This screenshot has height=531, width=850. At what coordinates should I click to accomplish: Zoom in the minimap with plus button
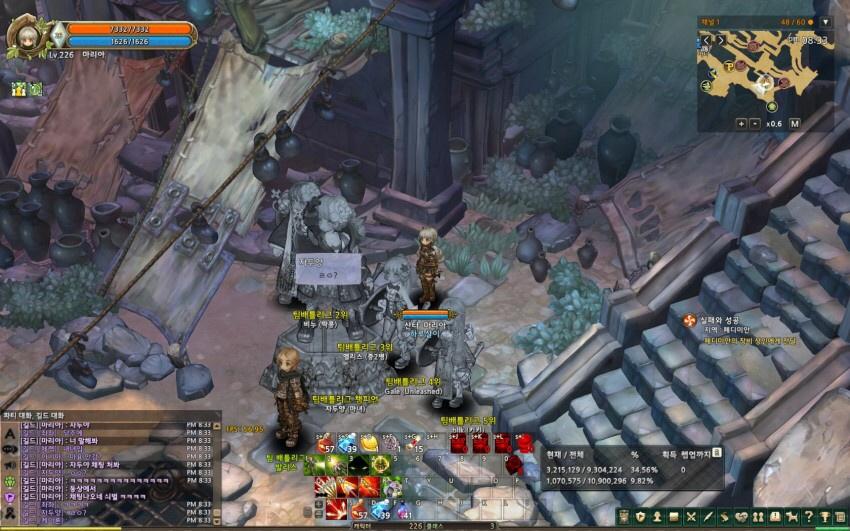tap(741, 123)
